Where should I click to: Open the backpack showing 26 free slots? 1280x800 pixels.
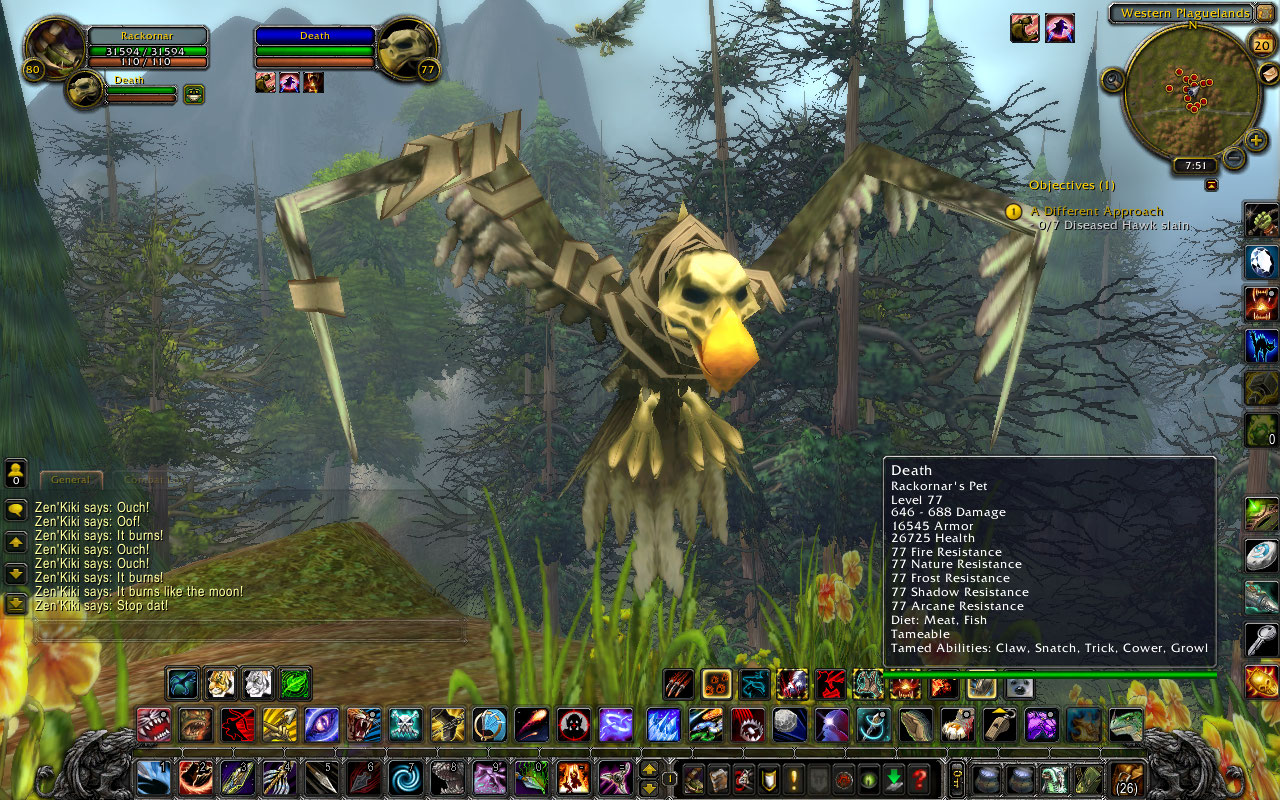[1125, 778]
